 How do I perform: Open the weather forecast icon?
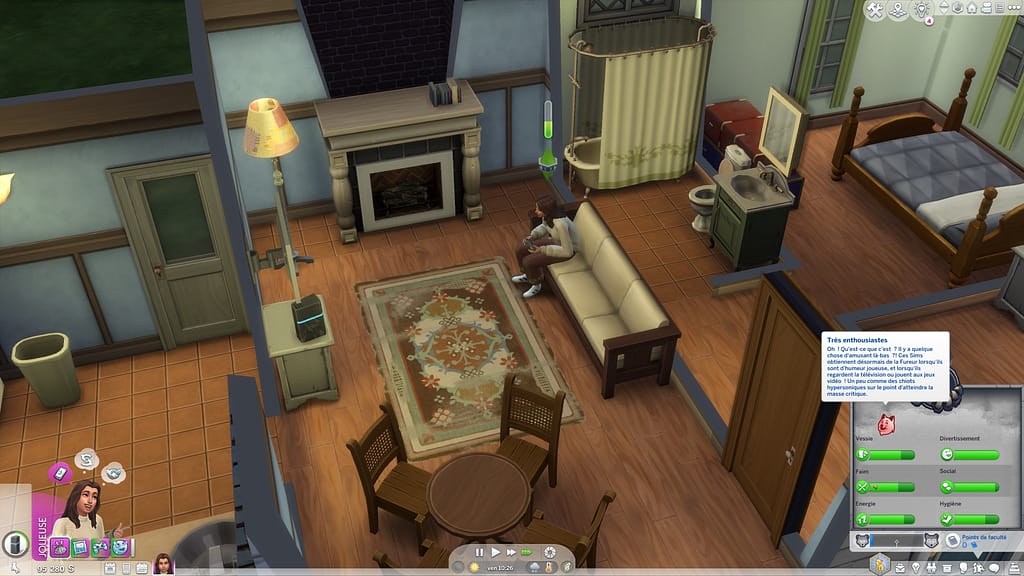tap(533, 568)
